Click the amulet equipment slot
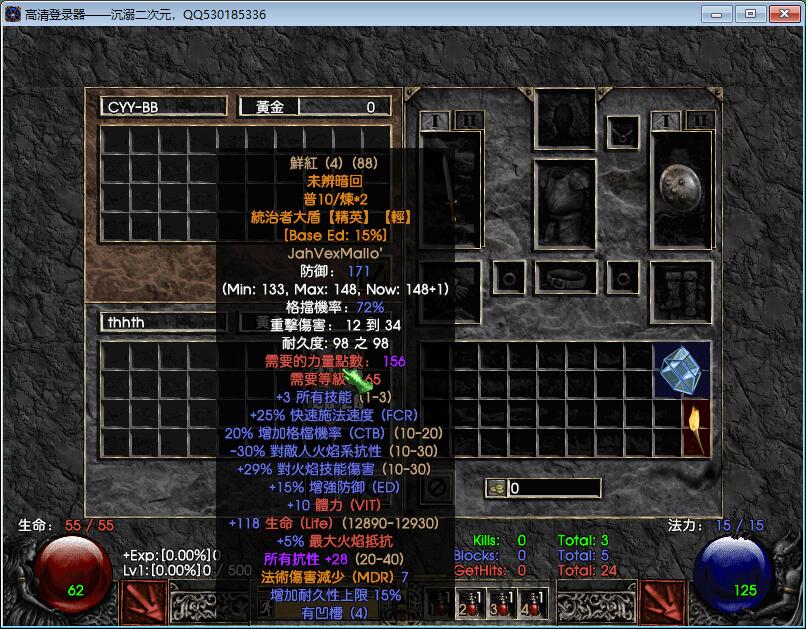This screenshot has height=629, width=806. coord(624,130)
